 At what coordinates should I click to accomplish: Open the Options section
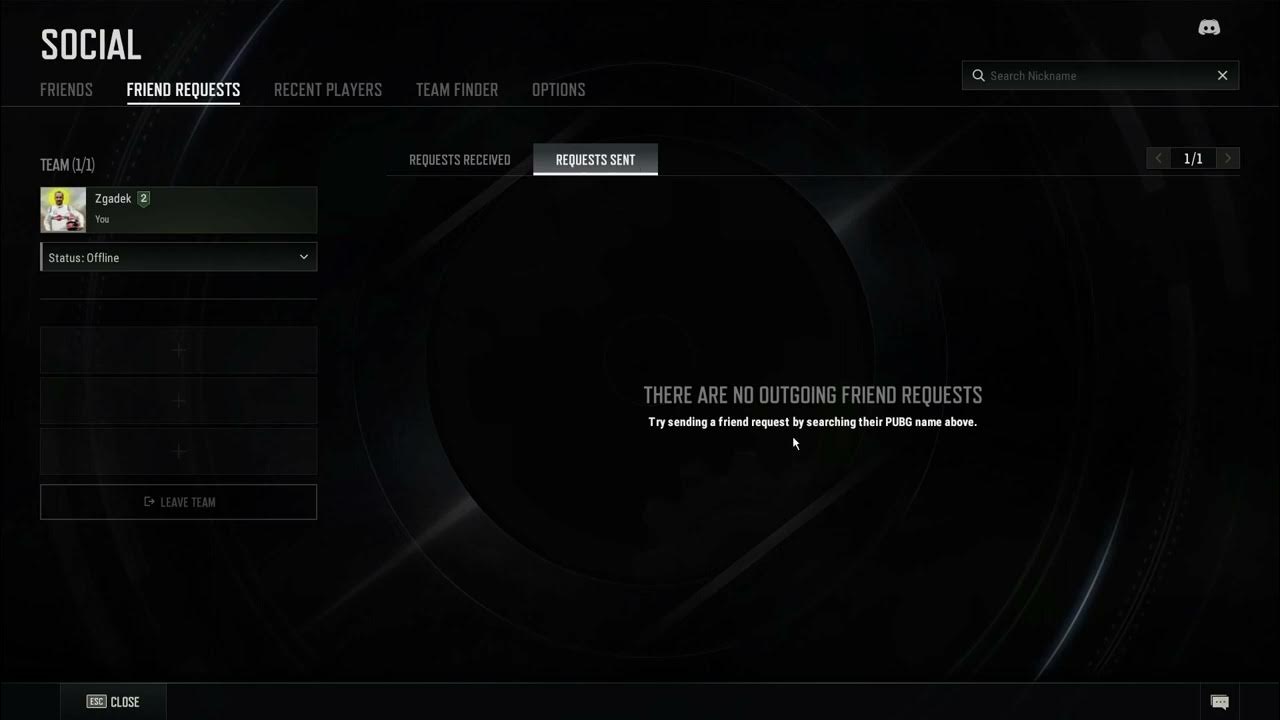(x=559, y=89)
